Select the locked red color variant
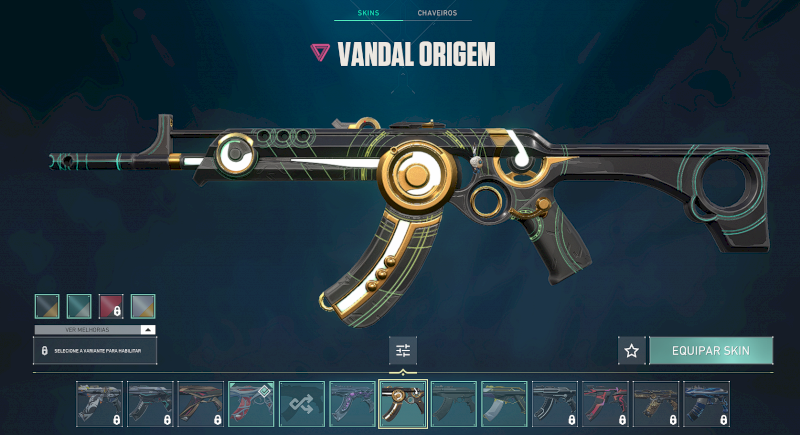Viewport: 800px width, 435px height. coord(111,306)
